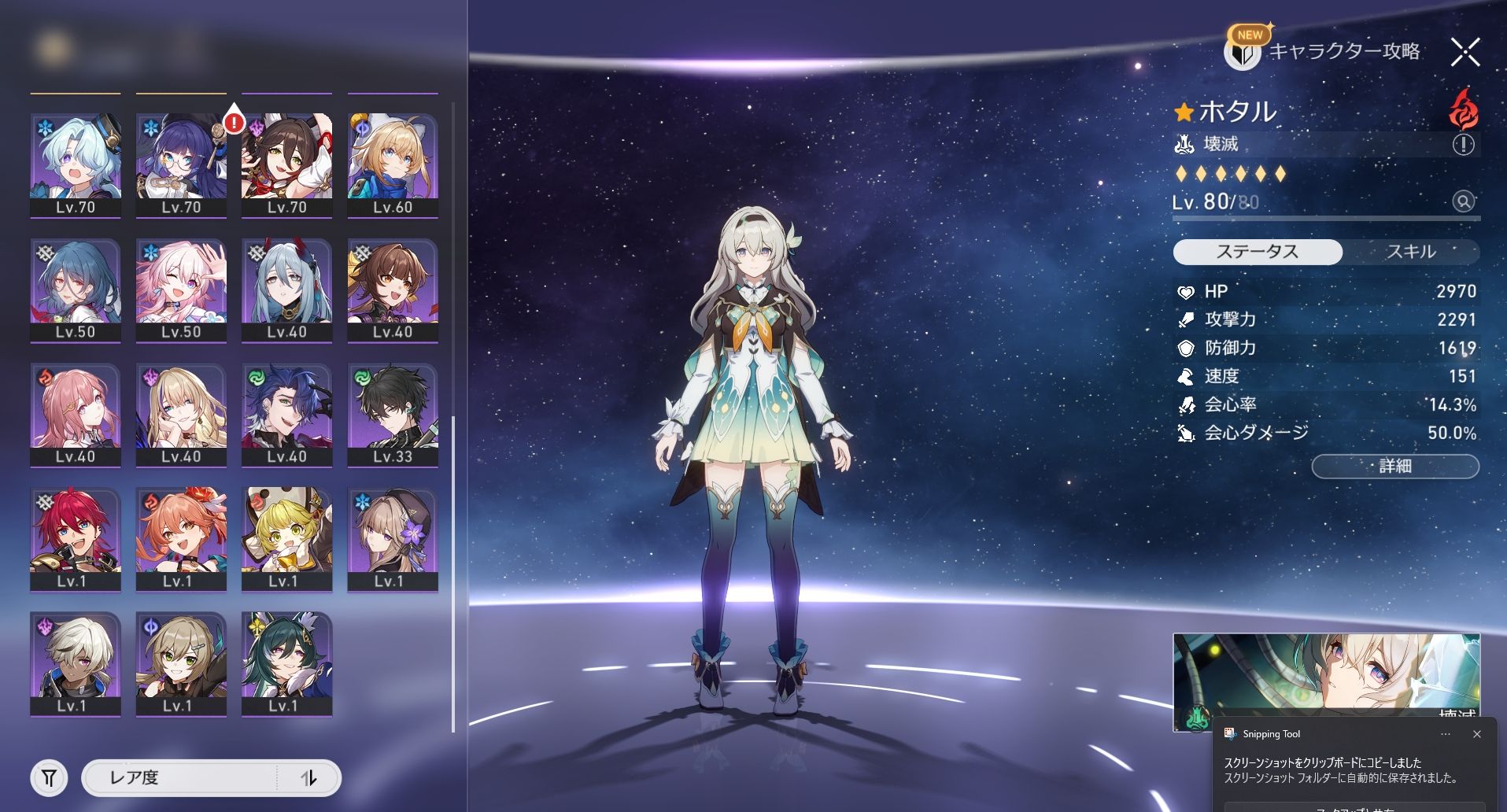Select the ステータス tab
Screen dimensions: 1507x812
[x=1257, y=252]
